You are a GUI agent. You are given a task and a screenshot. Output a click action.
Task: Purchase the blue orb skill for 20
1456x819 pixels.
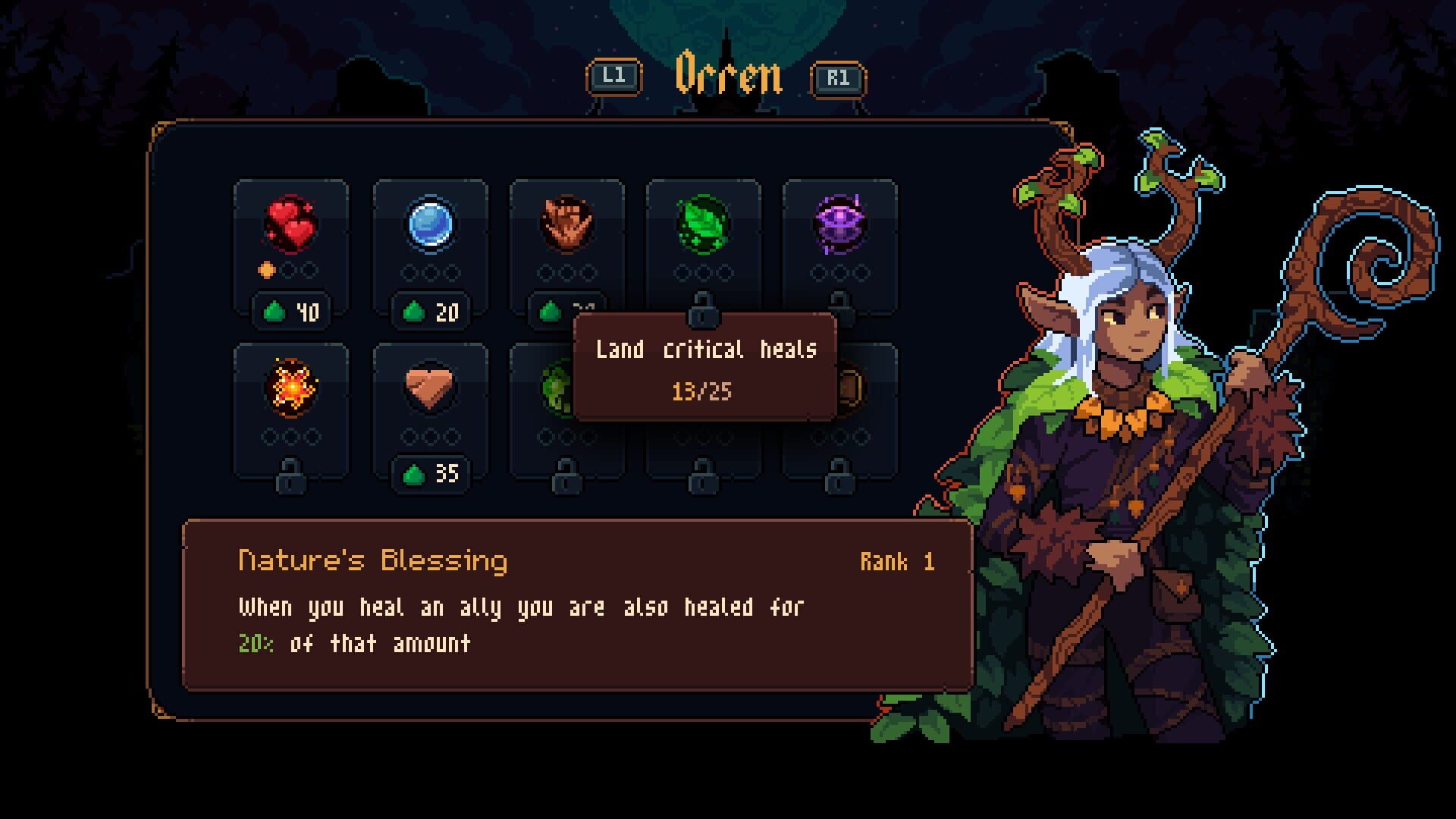pyautogui.click(x=430, y=309)
